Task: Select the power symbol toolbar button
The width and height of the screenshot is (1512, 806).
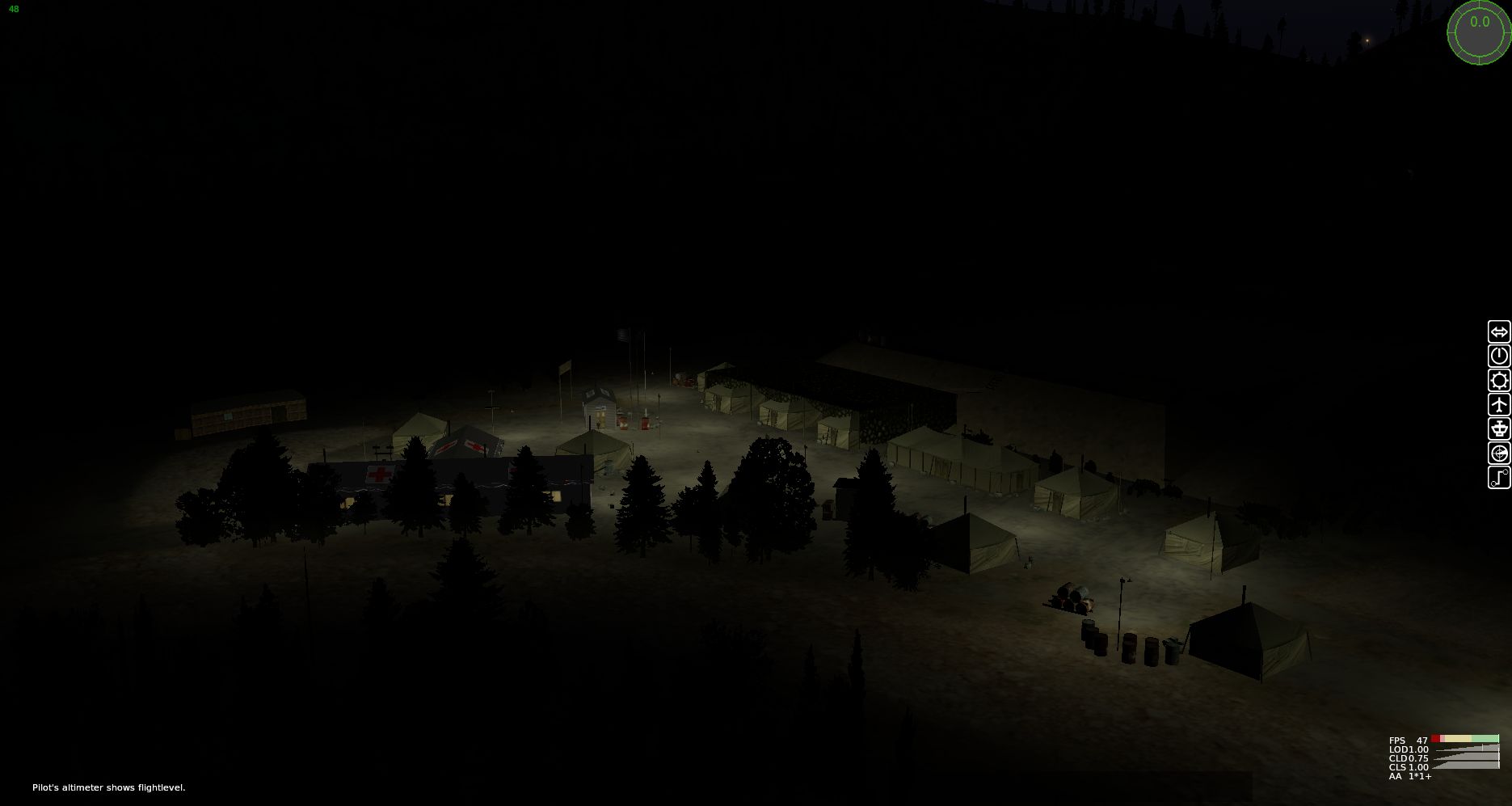Action: pos(1498,357)
